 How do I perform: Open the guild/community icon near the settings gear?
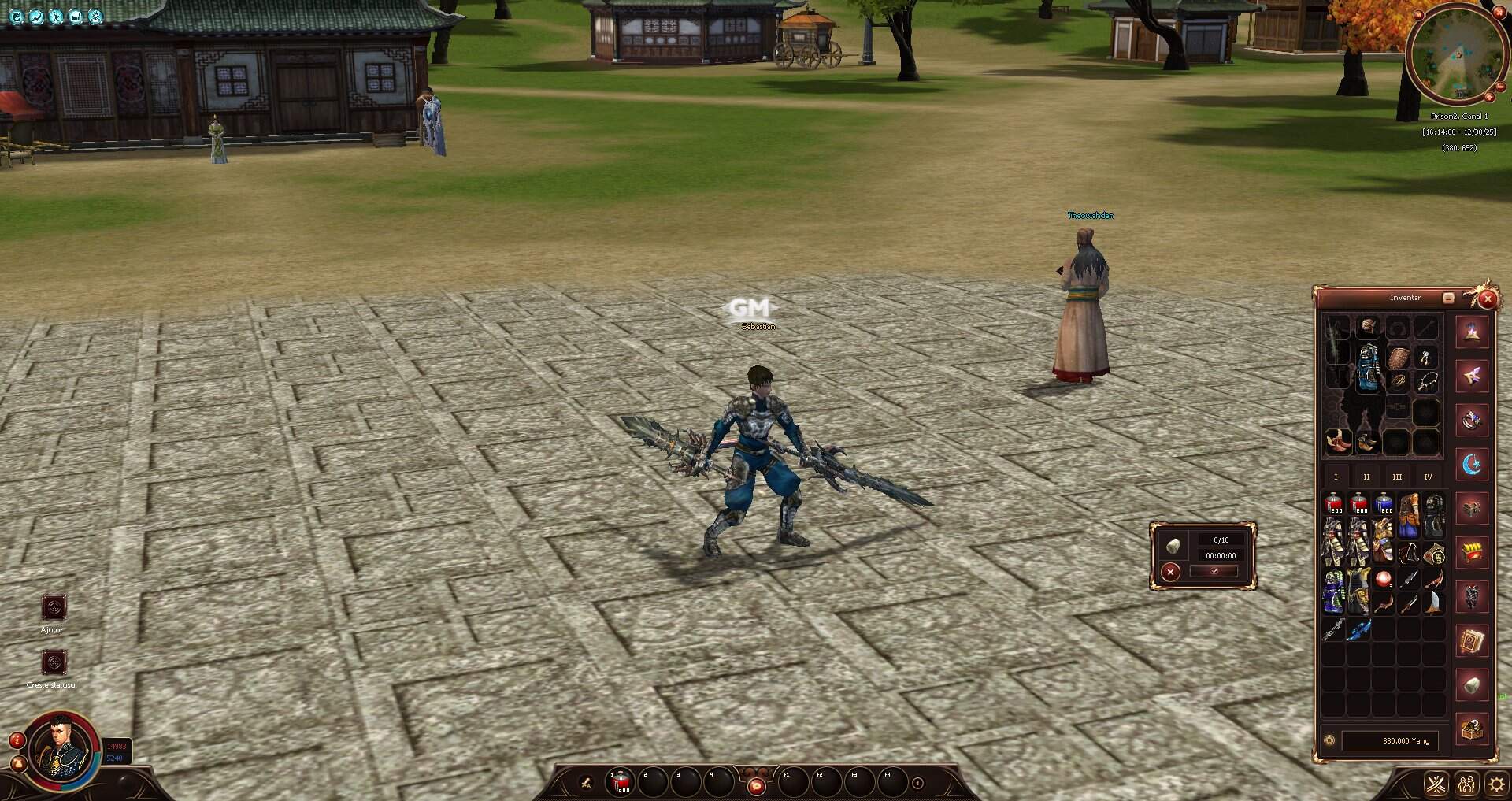coord(1467,783)
